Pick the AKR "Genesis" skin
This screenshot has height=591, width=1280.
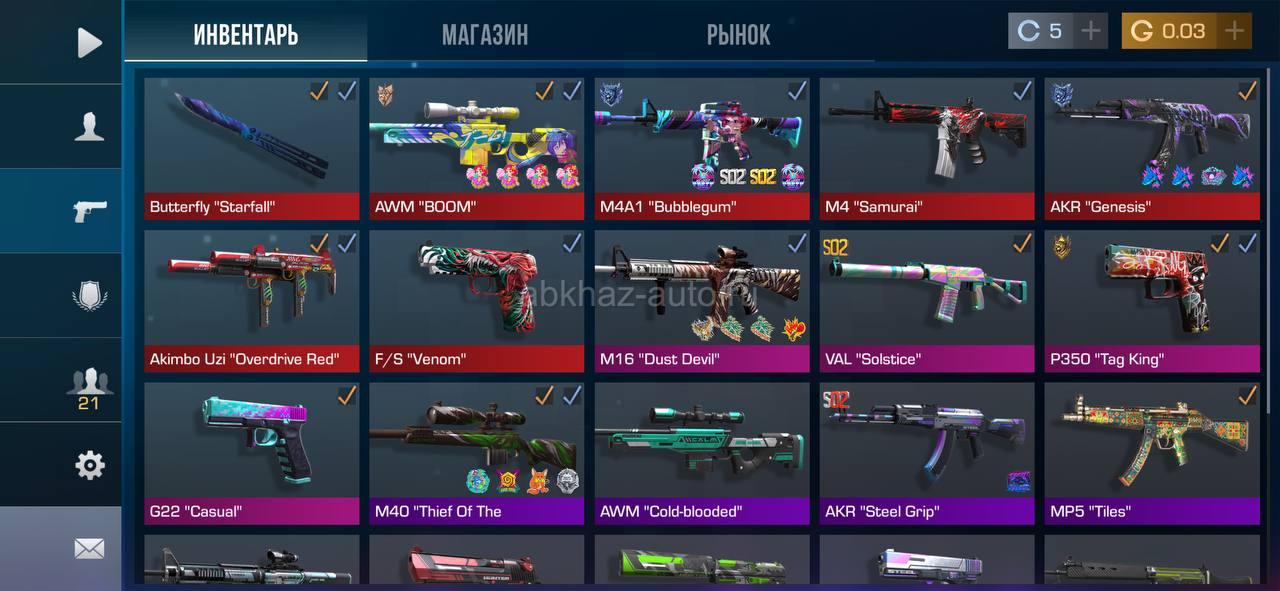(1151, 148)
